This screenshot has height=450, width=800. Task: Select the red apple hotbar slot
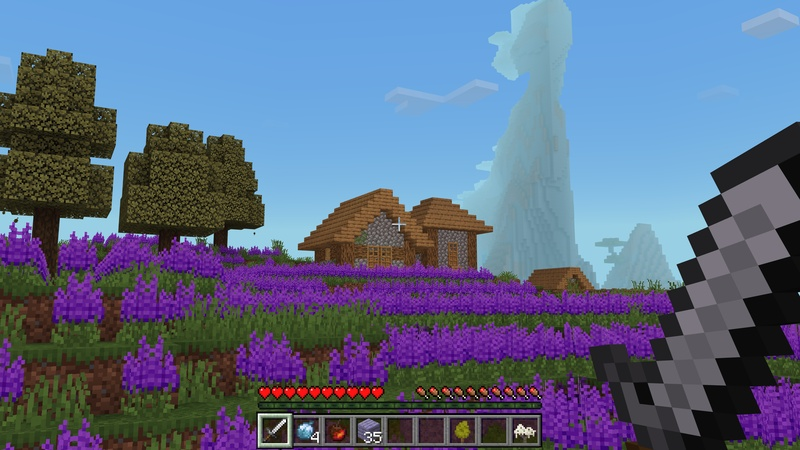coord(337,430)
